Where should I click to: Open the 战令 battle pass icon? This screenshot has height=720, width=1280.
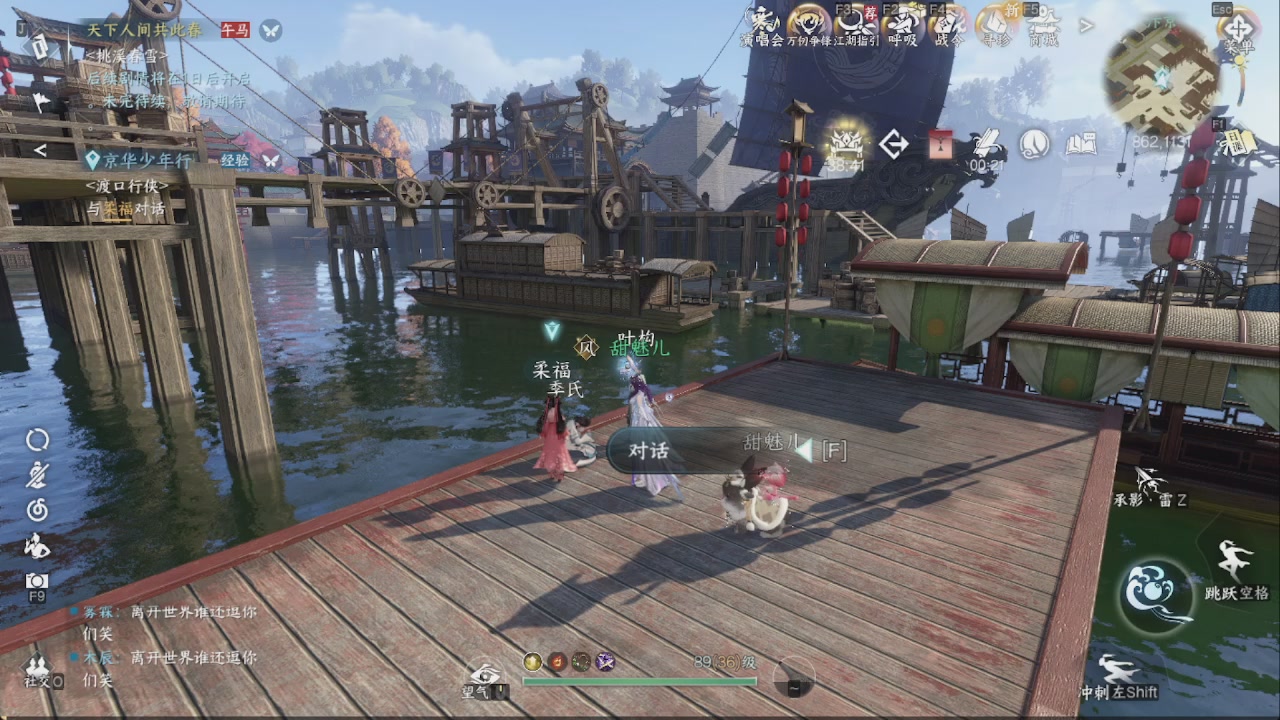coord(948,24)
